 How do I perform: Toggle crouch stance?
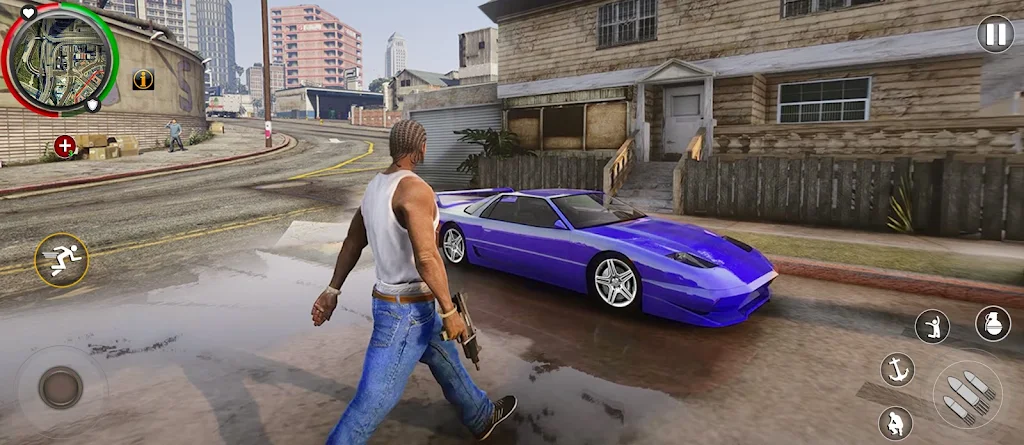click(x=895, y=423)
